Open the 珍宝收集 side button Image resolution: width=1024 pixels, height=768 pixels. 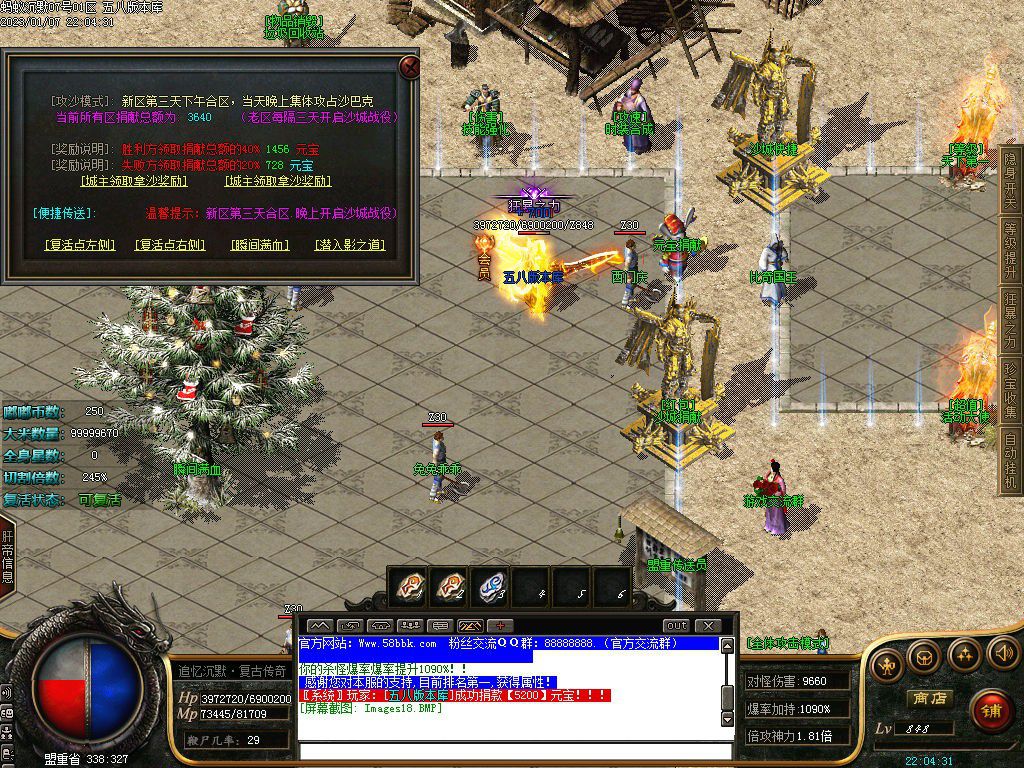click(x=1010, y=390)
